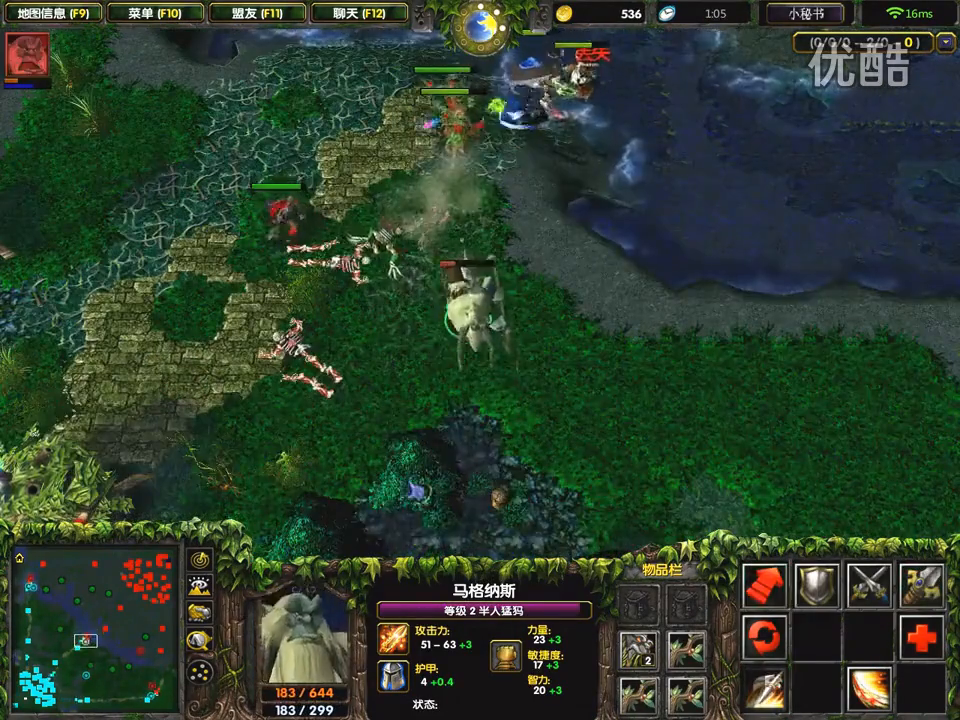Collapse the scoreboard with its arrow button
Viewport: 960px width, 720px height.
946,43
